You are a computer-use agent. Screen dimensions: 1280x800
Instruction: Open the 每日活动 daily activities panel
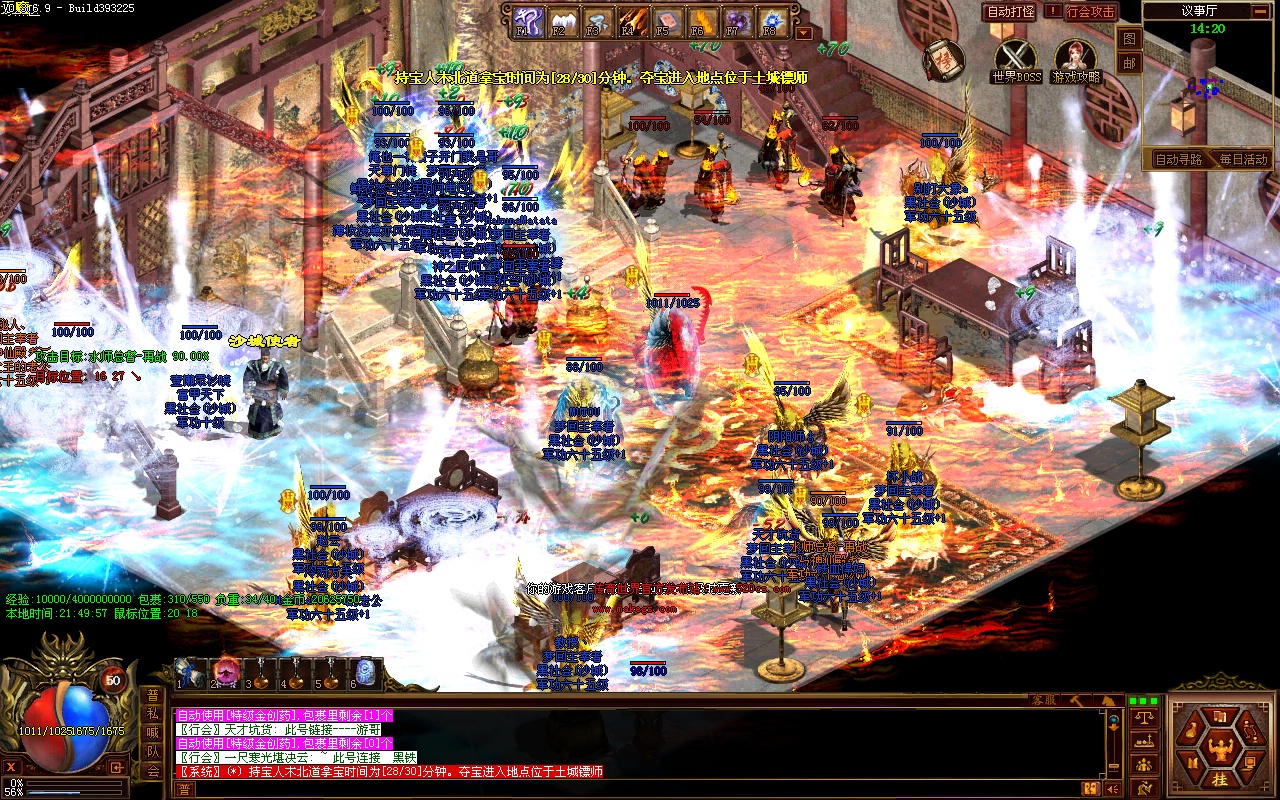[1241, 159]
